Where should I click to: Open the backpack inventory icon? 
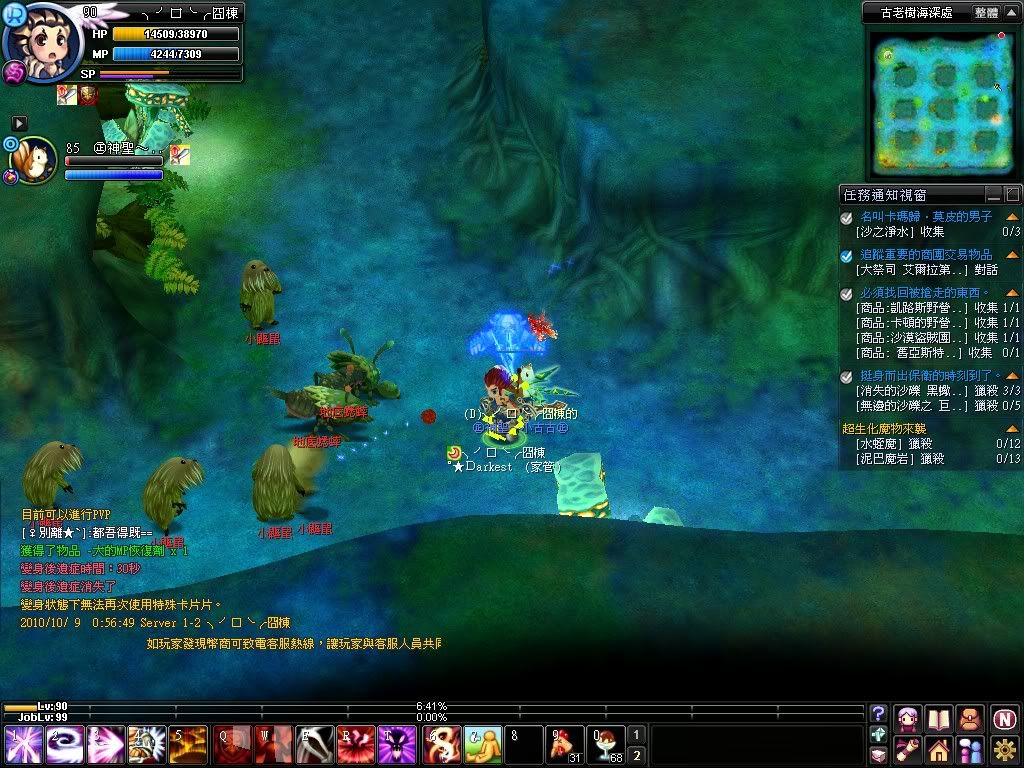click(970, 718)
